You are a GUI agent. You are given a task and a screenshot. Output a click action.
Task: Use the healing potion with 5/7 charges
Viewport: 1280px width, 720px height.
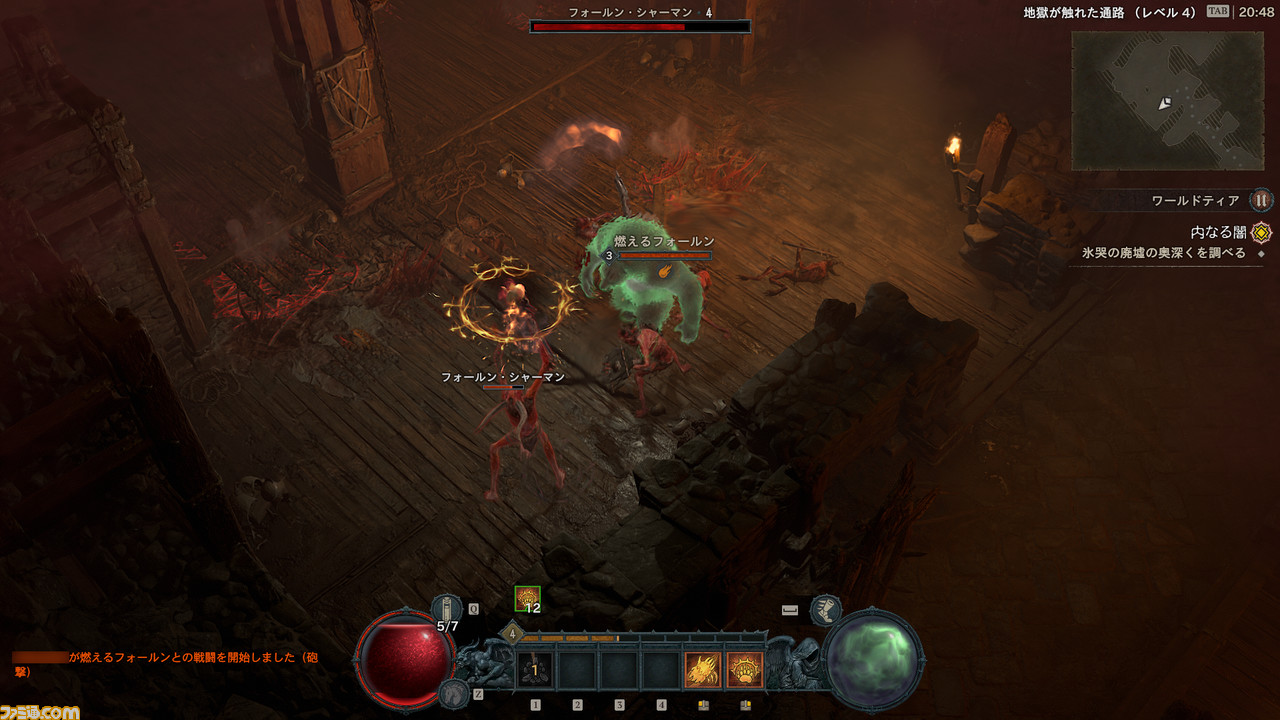447,608
